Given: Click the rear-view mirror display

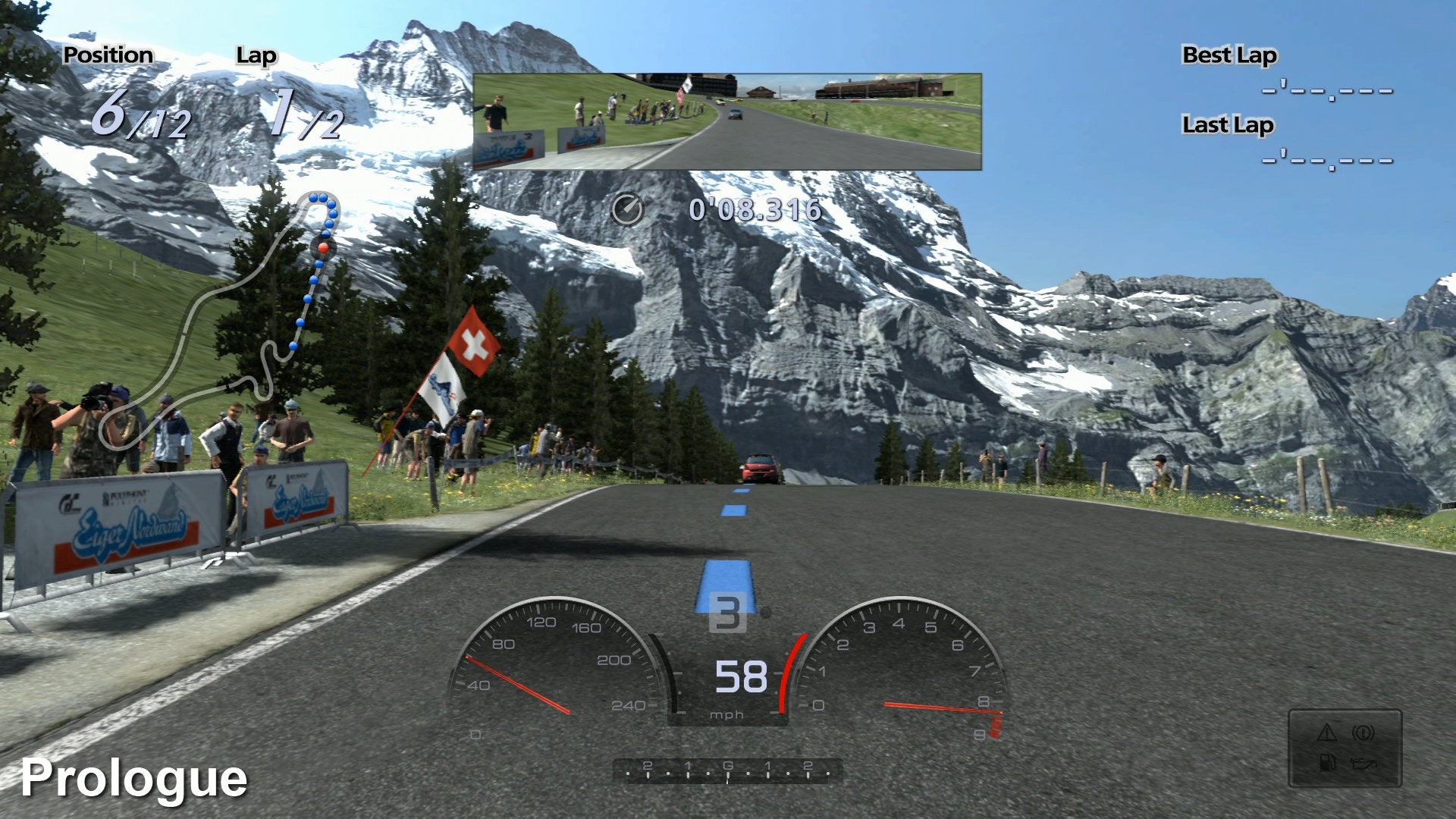Looking at the screenshot, I should (x=726, y=121).
